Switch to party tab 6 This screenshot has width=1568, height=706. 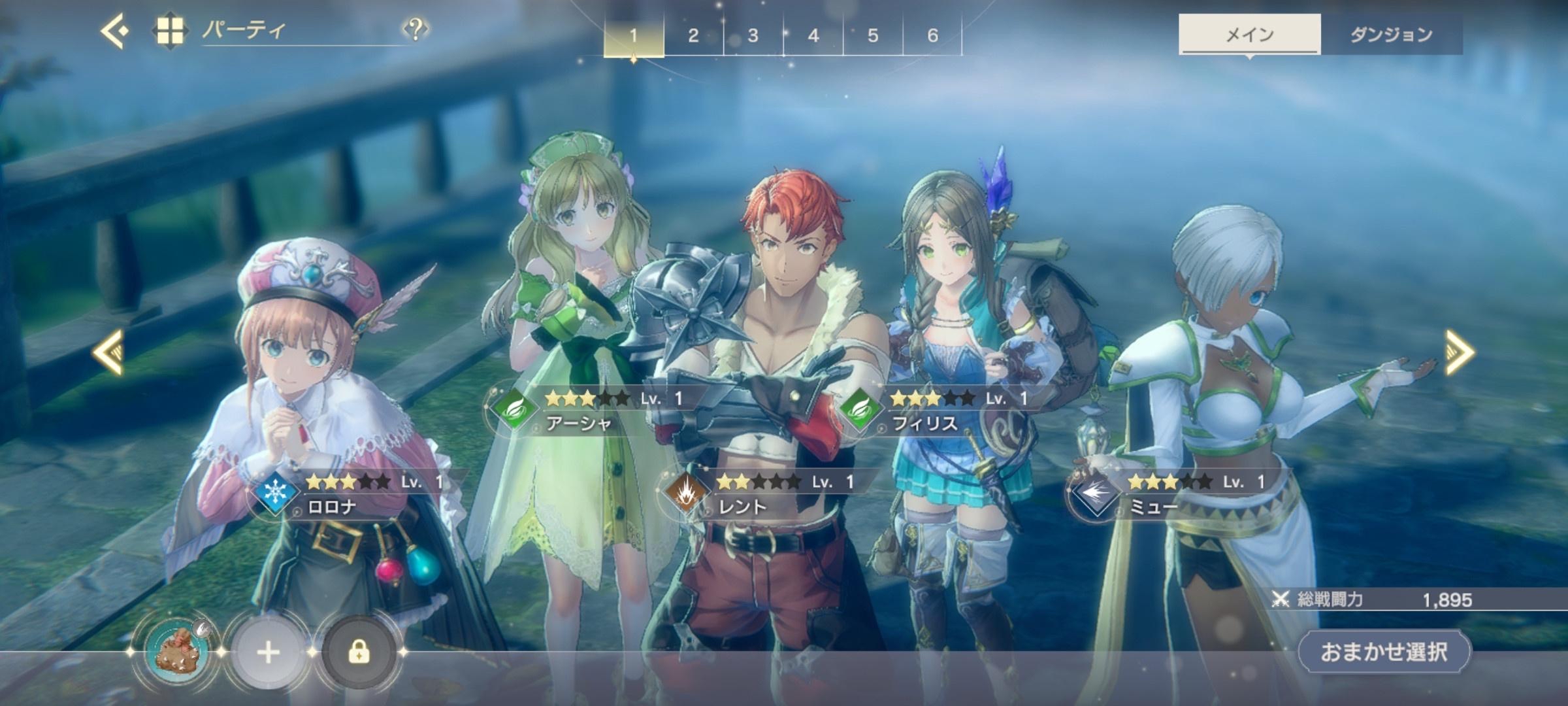click(x=932, y=35)
